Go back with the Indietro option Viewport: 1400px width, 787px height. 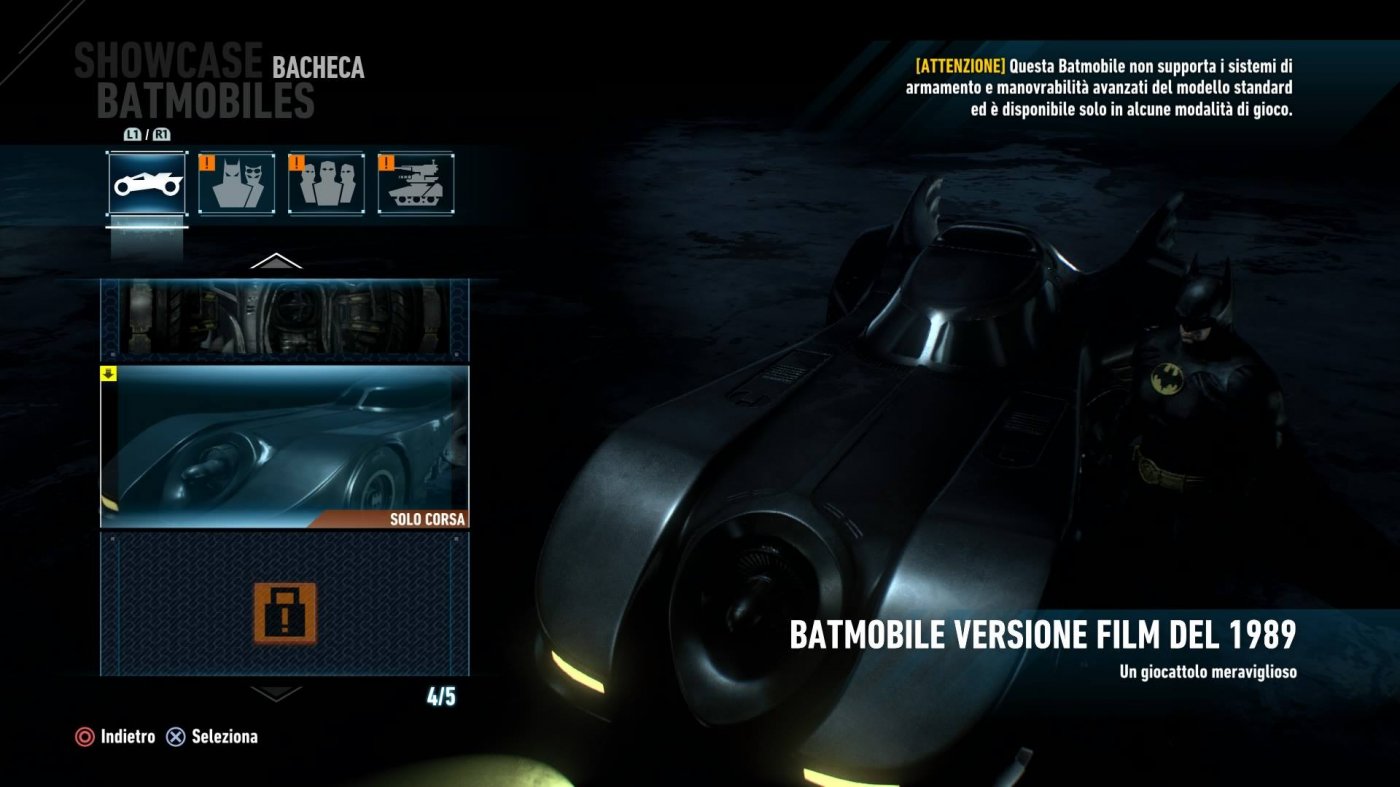[x=116, y=737]
